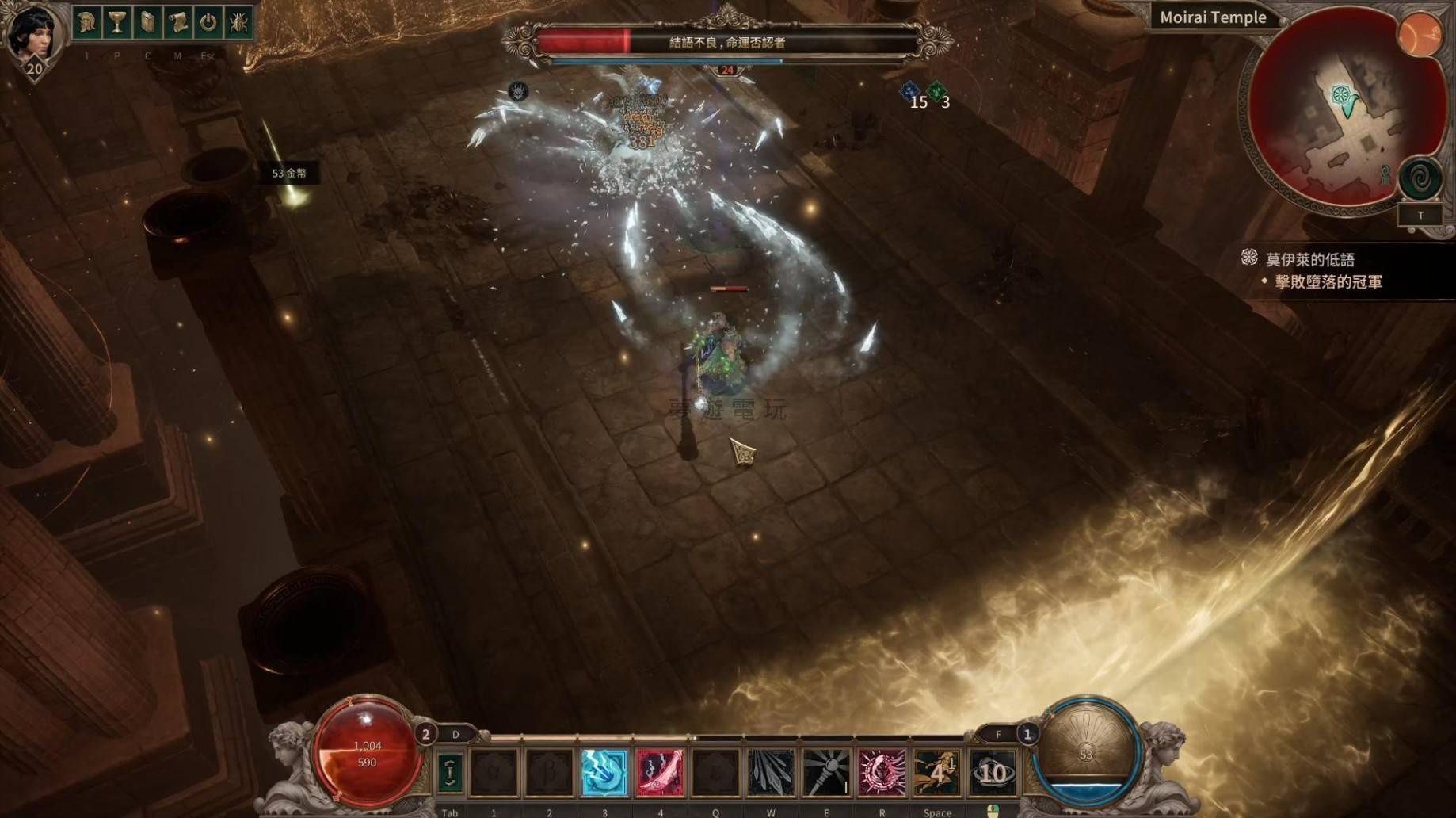Open the inventory via the helmet icon
Screen dimensions: 1456x818
pos(87,22)
